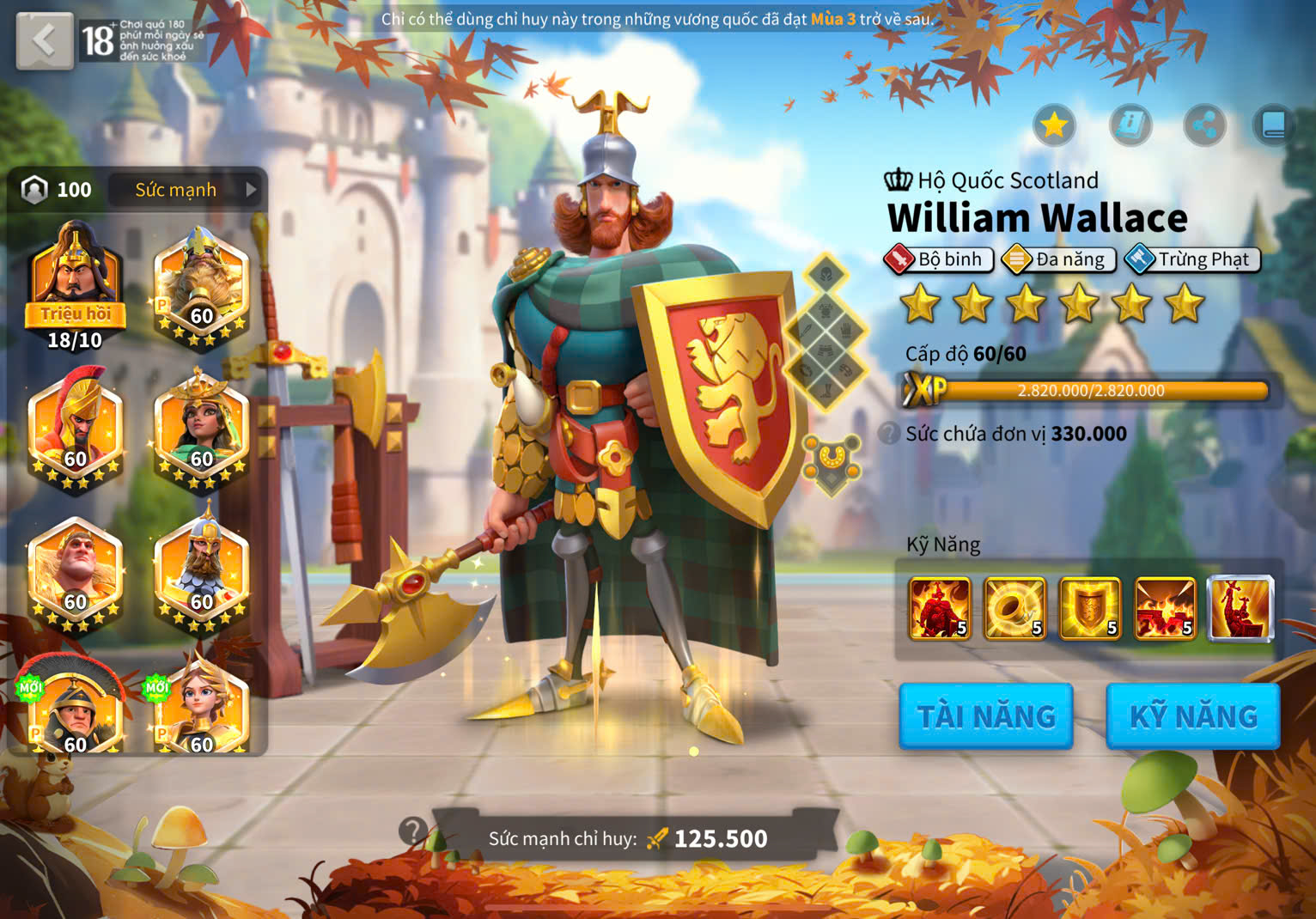Select the golden horn skill icon

click(x=1014, y=608)
